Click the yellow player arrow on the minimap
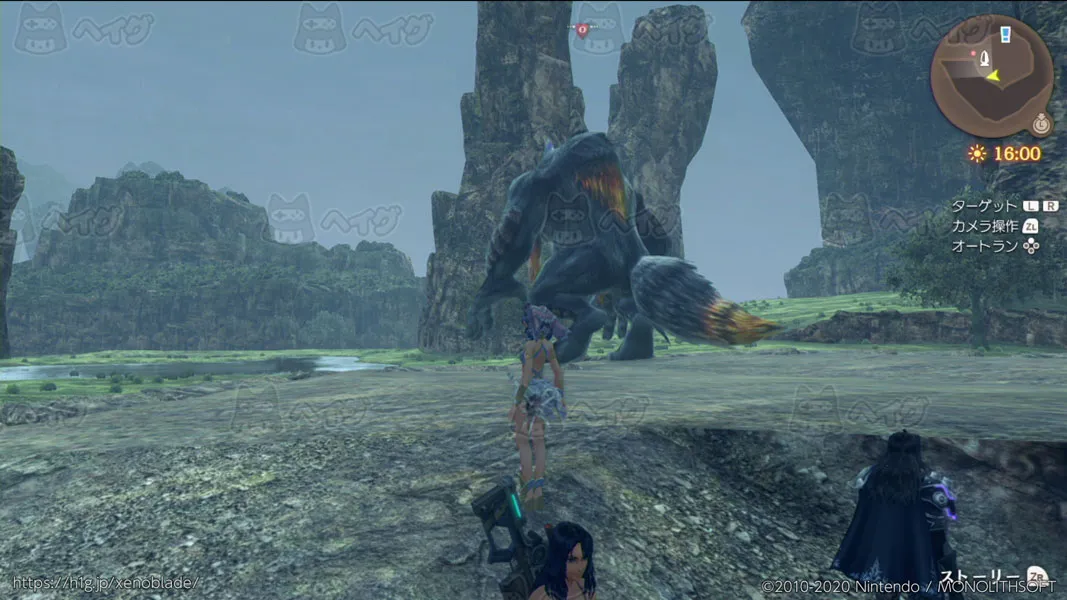Image resolution: width=1067 pixels, height=600 pixels. tap(992, 75)
